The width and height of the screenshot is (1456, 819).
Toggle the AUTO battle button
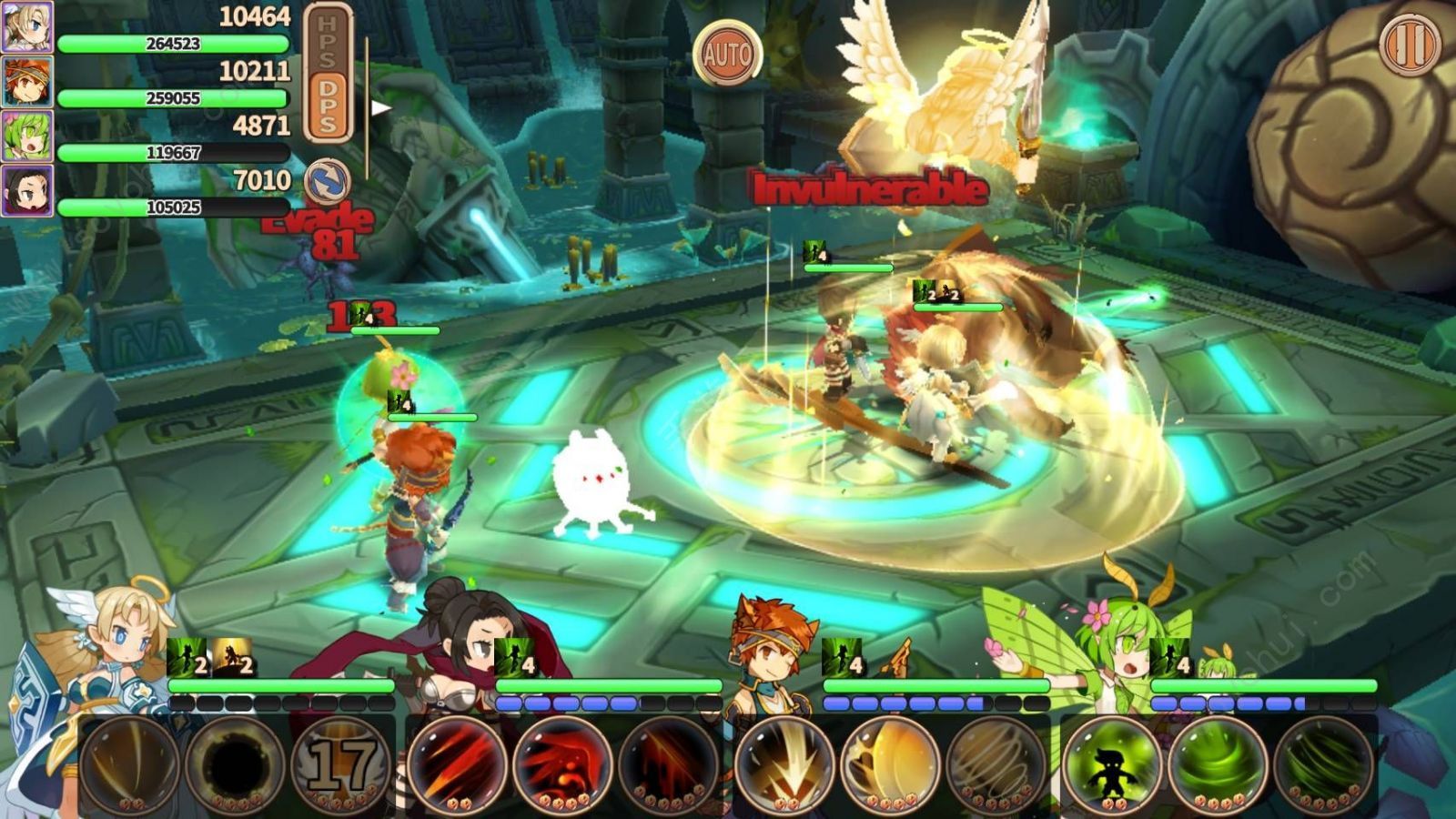coord(727,53)
